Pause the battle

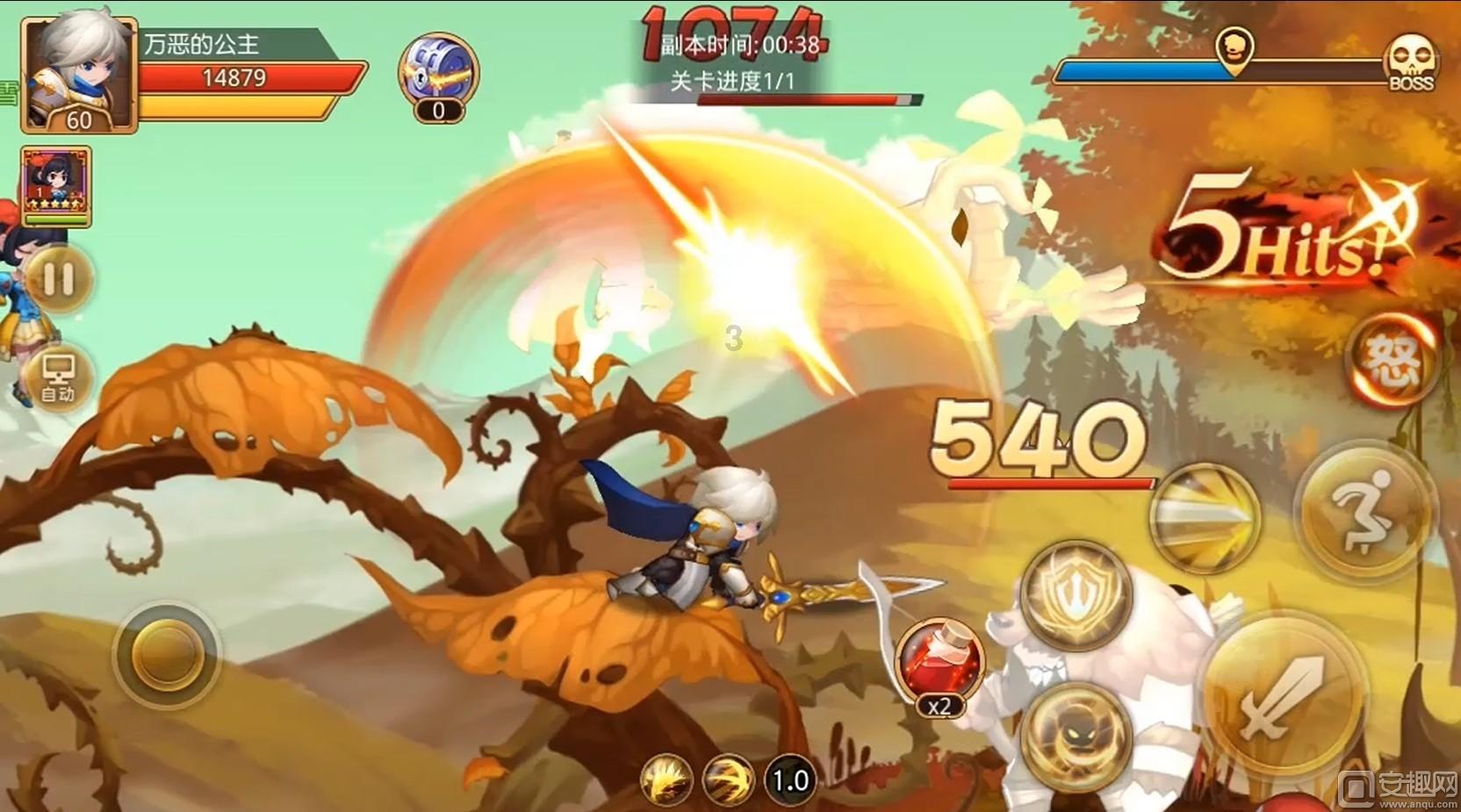pos(59,279)
